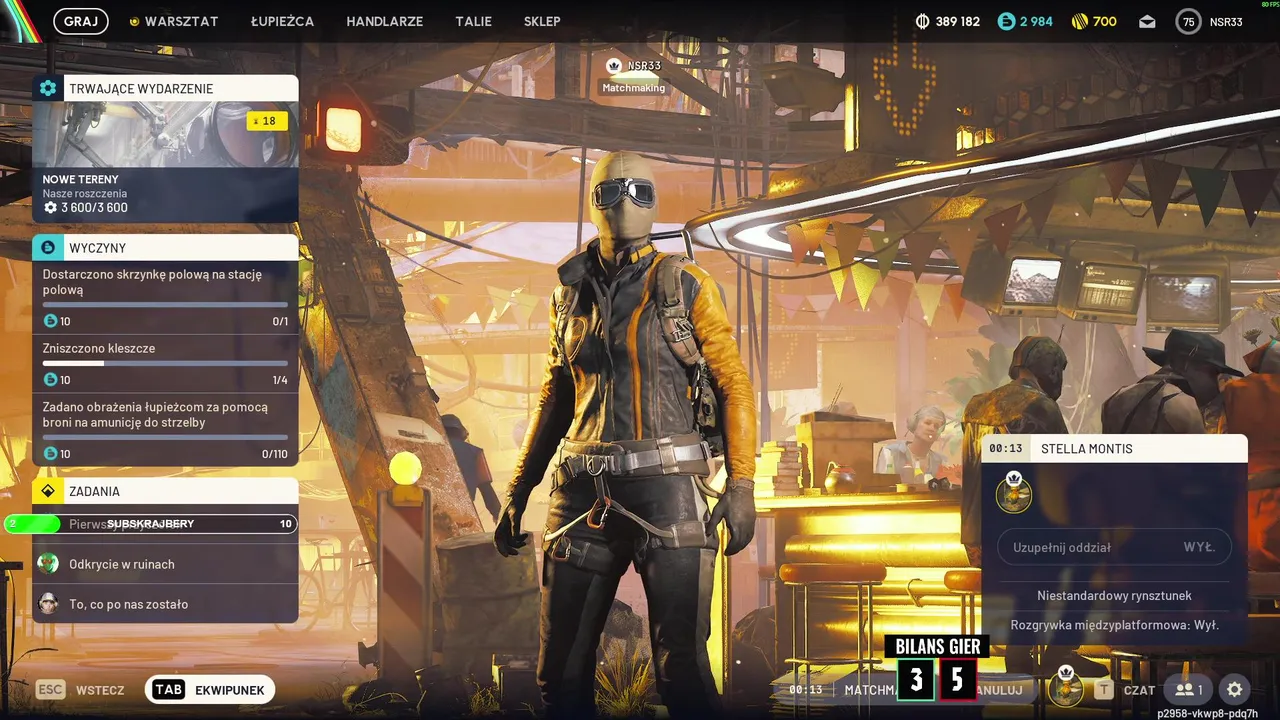Open the EKWIPUNEK inventory button
1280x720 pixels.
click(210, 689)
